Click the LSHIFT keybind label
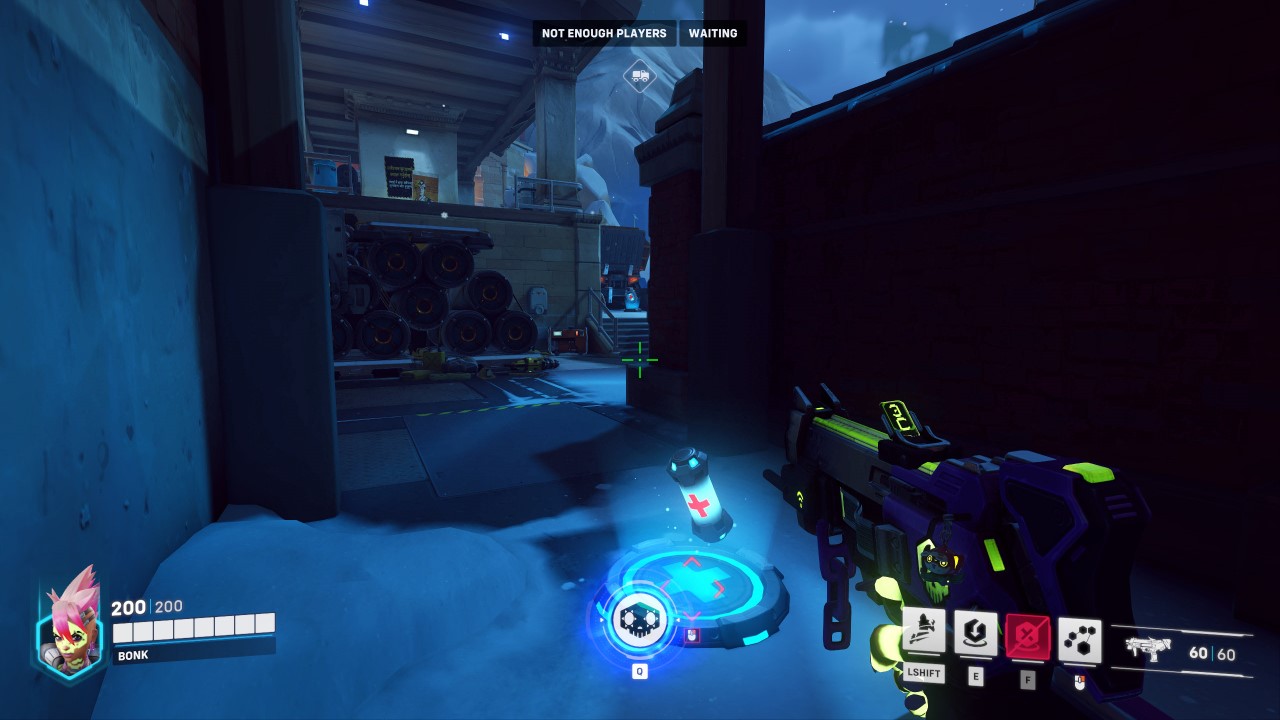 (x=923, y=673)
